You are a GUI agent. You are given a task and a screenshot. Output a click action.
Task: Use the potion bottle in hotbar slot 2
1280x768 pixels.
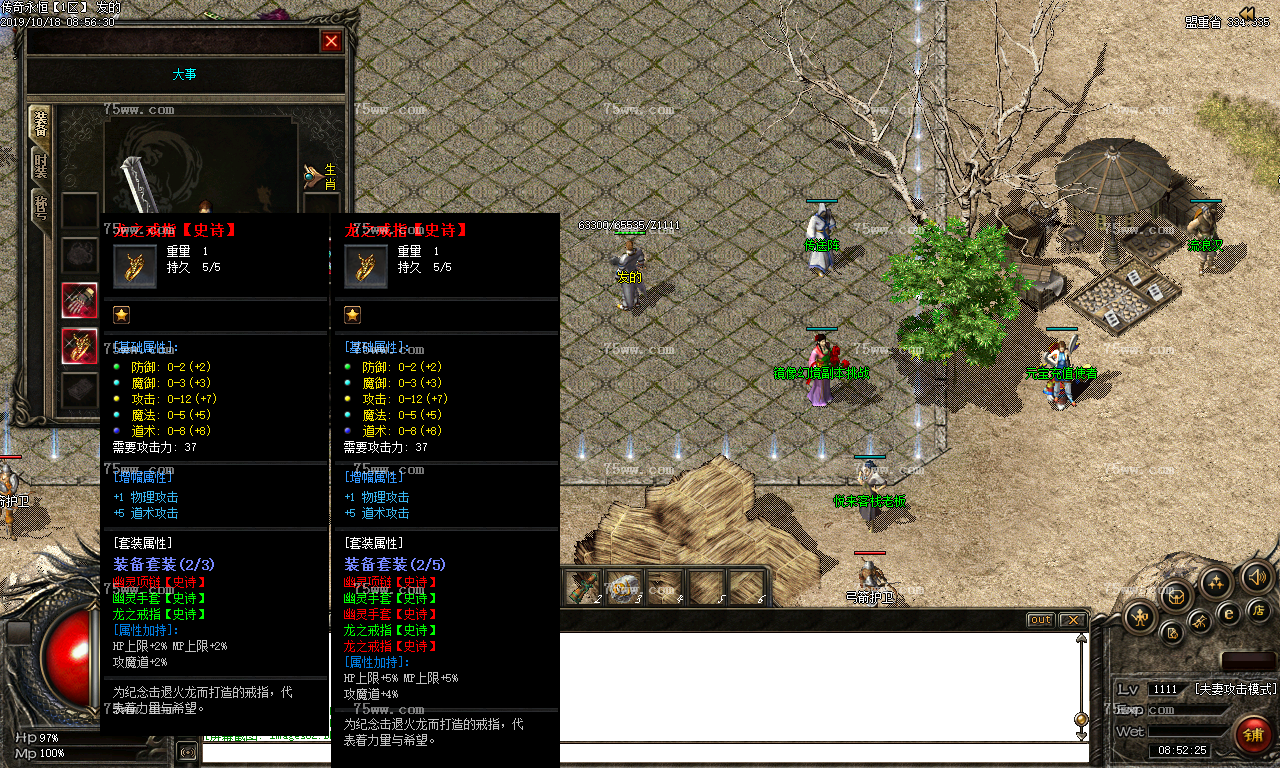(x=584, y=587)
